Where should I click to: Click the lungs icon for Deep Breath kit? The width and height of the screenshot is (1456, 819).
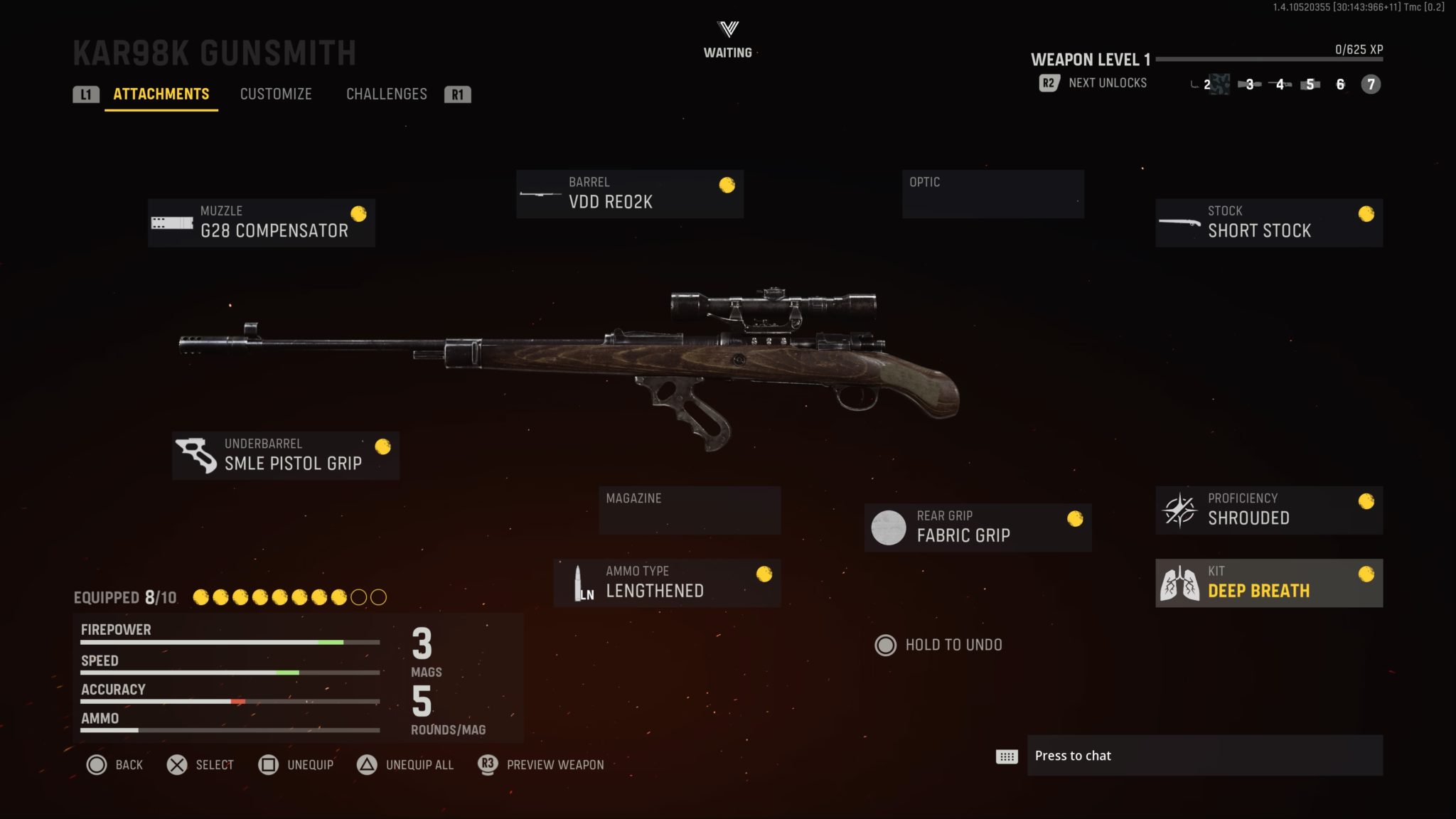pyautogui.click(x=1180, y=582)
